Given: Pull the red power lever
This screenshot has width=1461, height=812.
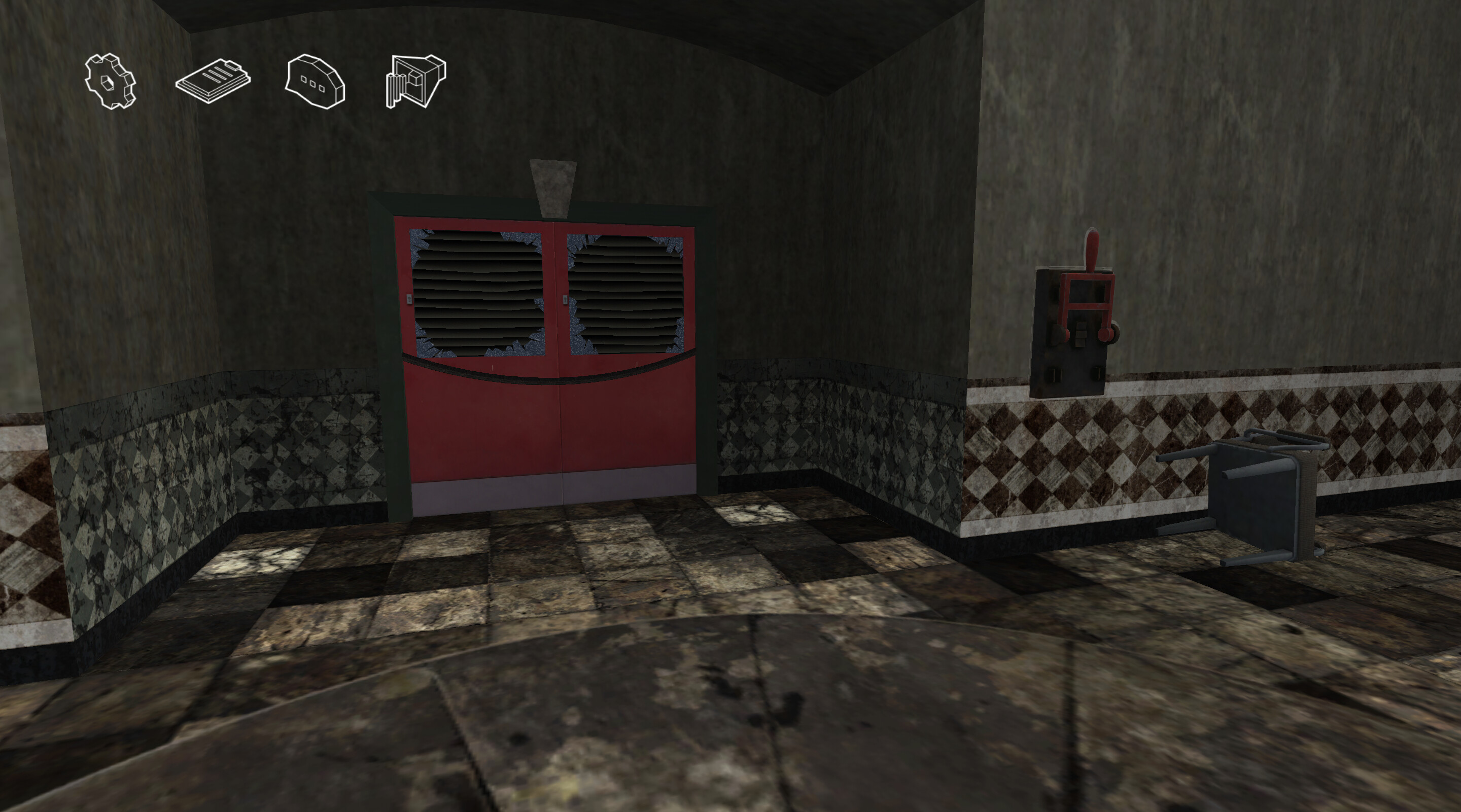Looking at the screenshot, I should point(1092,253).
